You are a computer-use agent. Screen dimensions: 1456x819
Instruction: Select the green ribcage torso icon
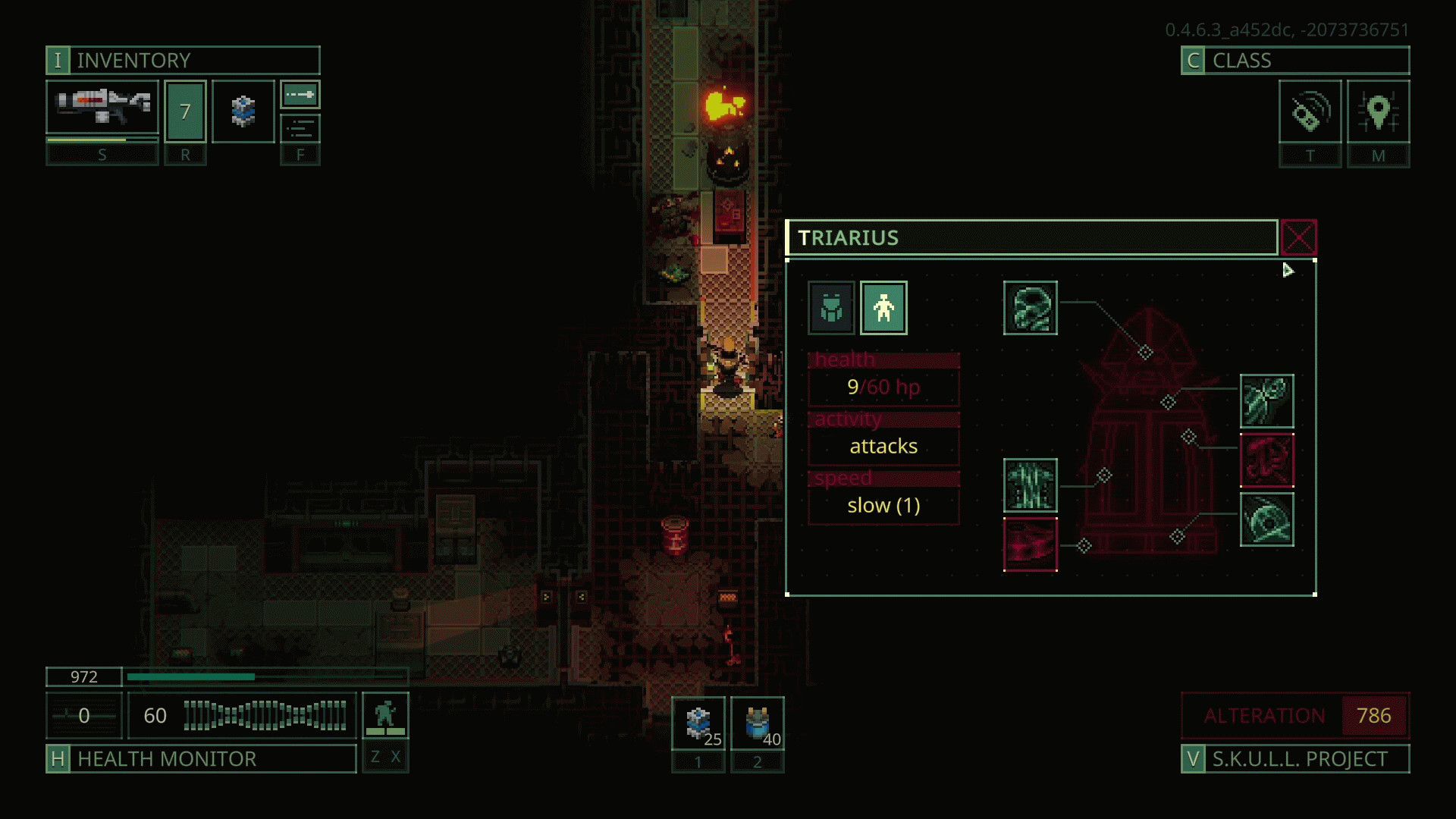click(x=1030, y=485)
